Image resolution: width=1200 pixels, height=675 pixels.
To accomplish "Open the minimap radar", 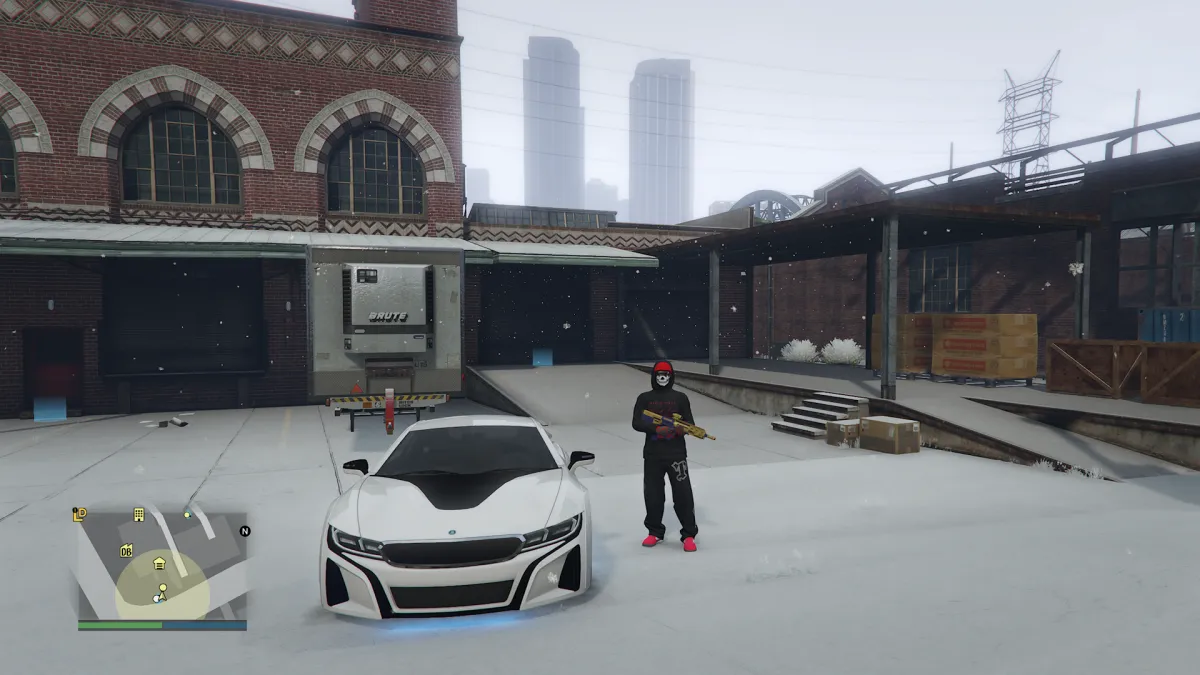I will click(162, 566).
